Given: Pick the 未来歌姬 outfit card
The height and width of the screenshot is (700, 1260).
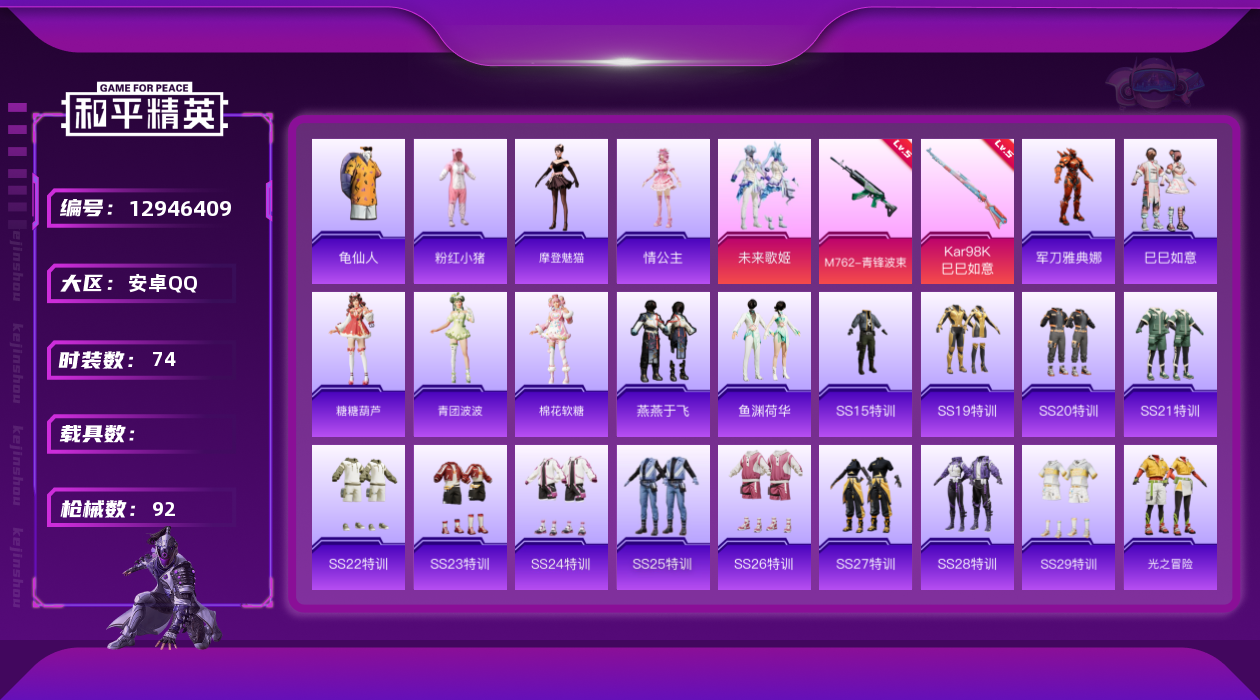Looking at the screenshot, I should point(764,211).
